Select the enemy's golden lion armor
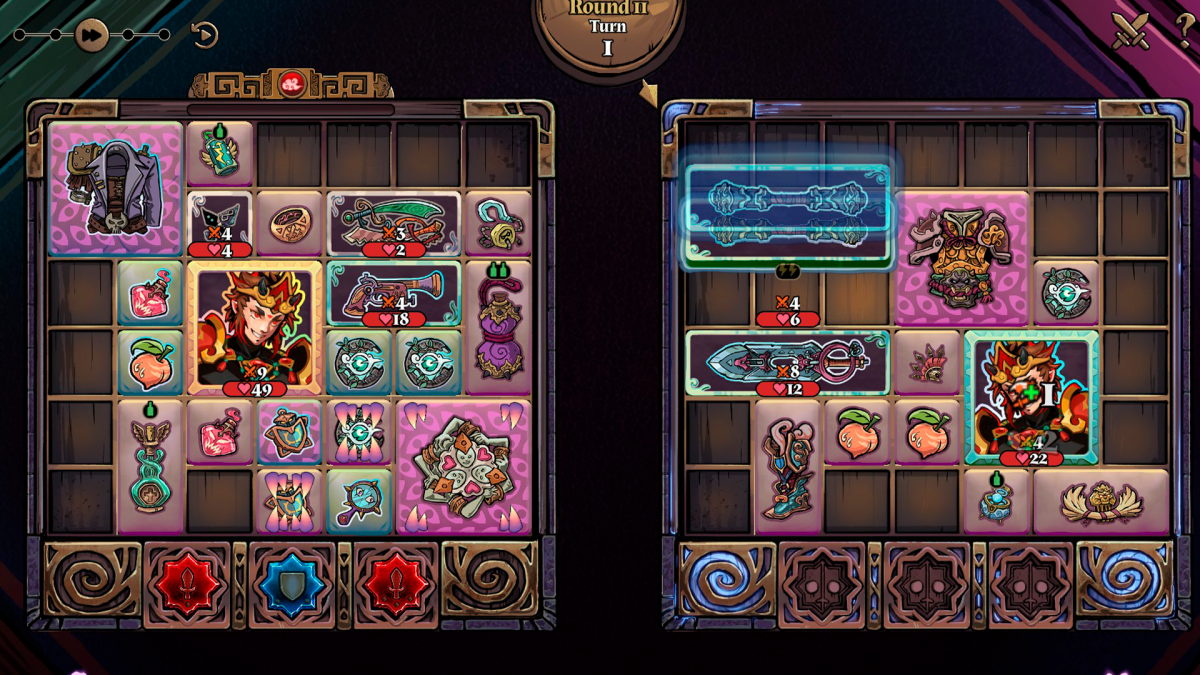 (x=961, y=258)
